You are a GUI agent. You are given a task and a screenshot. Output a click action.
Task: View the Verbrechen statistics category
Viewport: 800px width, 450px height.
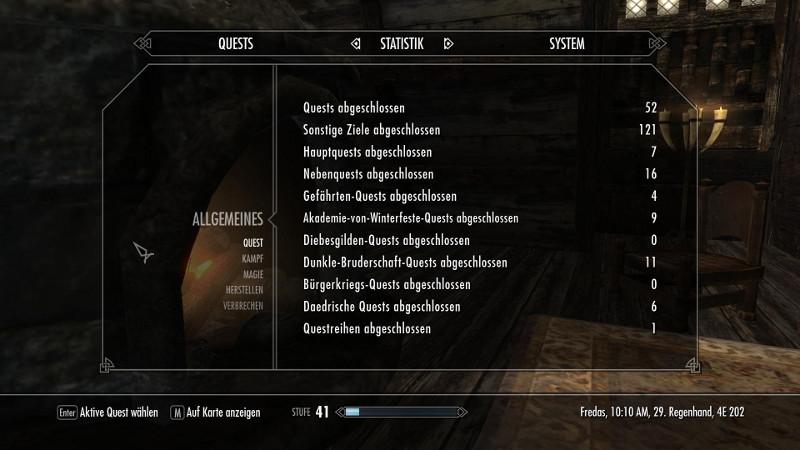(x=243, y=306)
